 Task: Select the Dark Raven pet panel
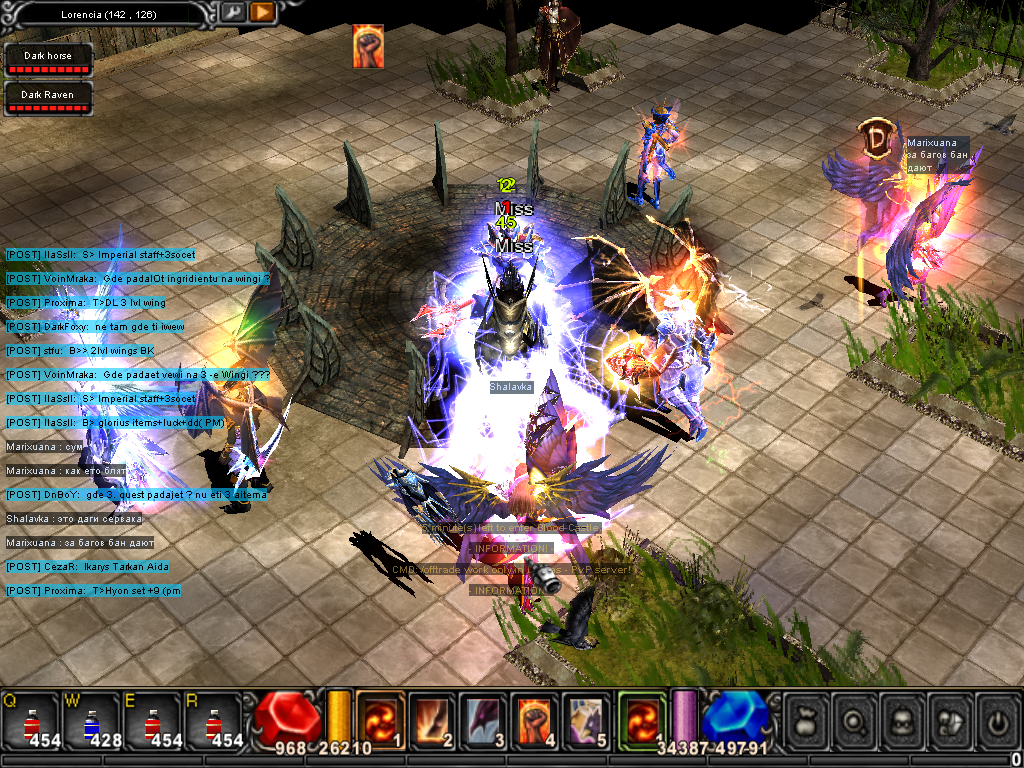(x=48, y=99)
